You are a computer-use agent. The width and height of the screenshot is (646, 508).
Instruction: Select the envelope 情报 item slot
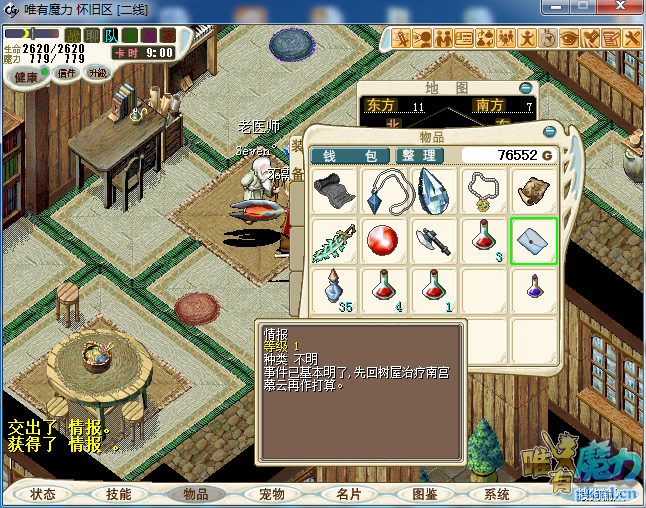(x=533, y=241)
